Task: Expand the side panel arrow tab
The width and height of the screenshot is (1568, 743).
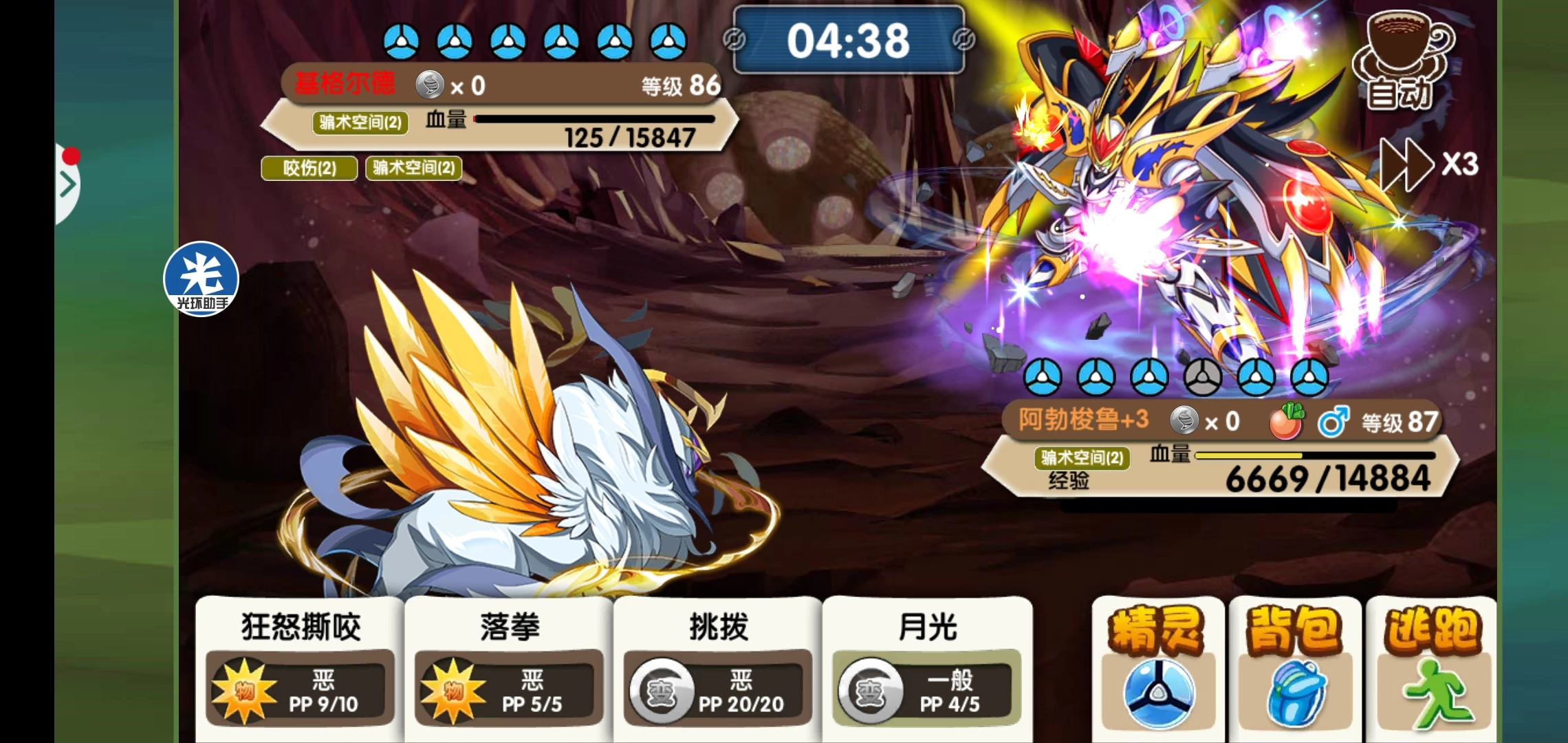Action: point(67,184)
